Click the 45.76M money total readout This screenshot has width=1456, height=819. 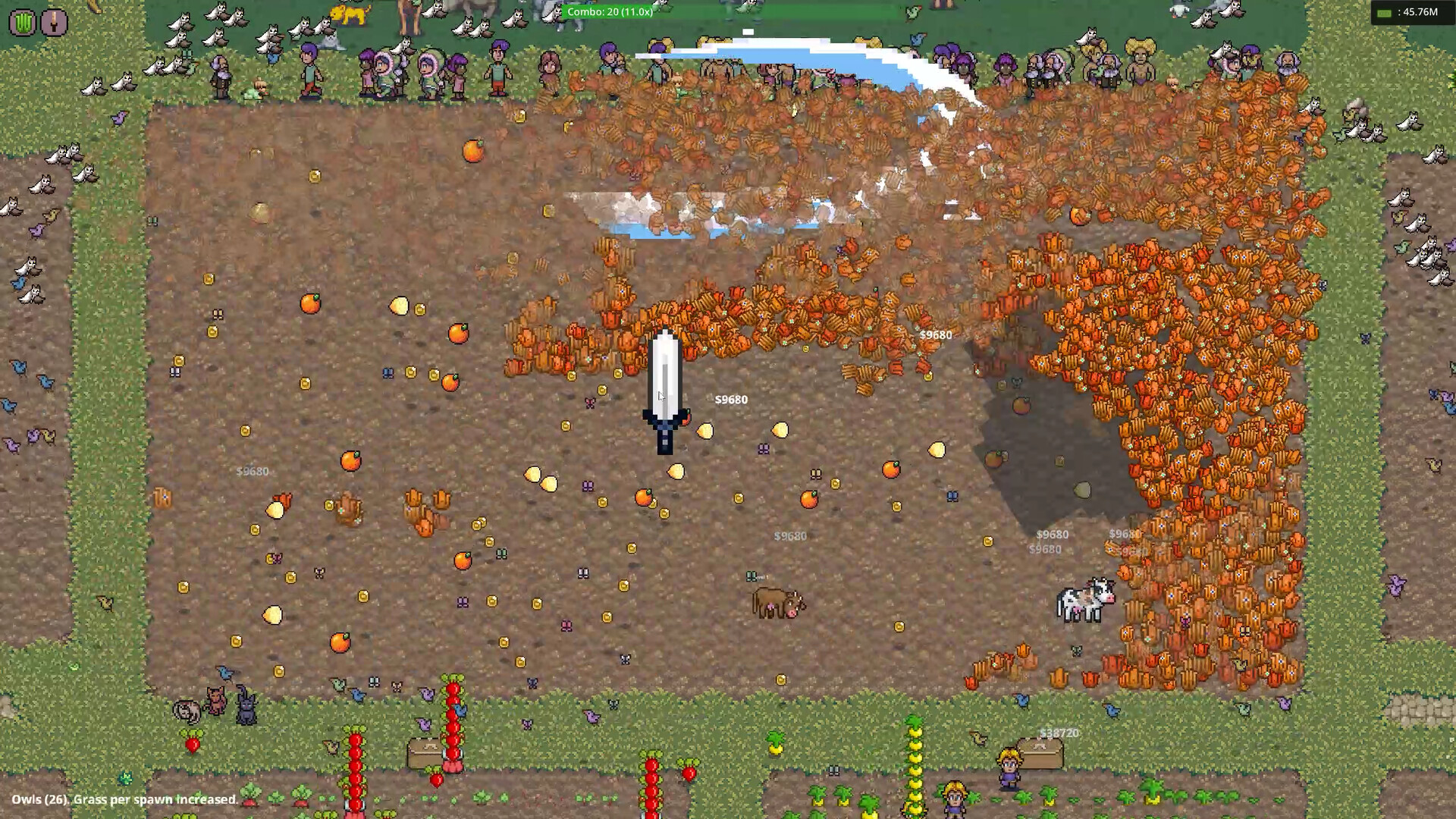click(1420, 11)
